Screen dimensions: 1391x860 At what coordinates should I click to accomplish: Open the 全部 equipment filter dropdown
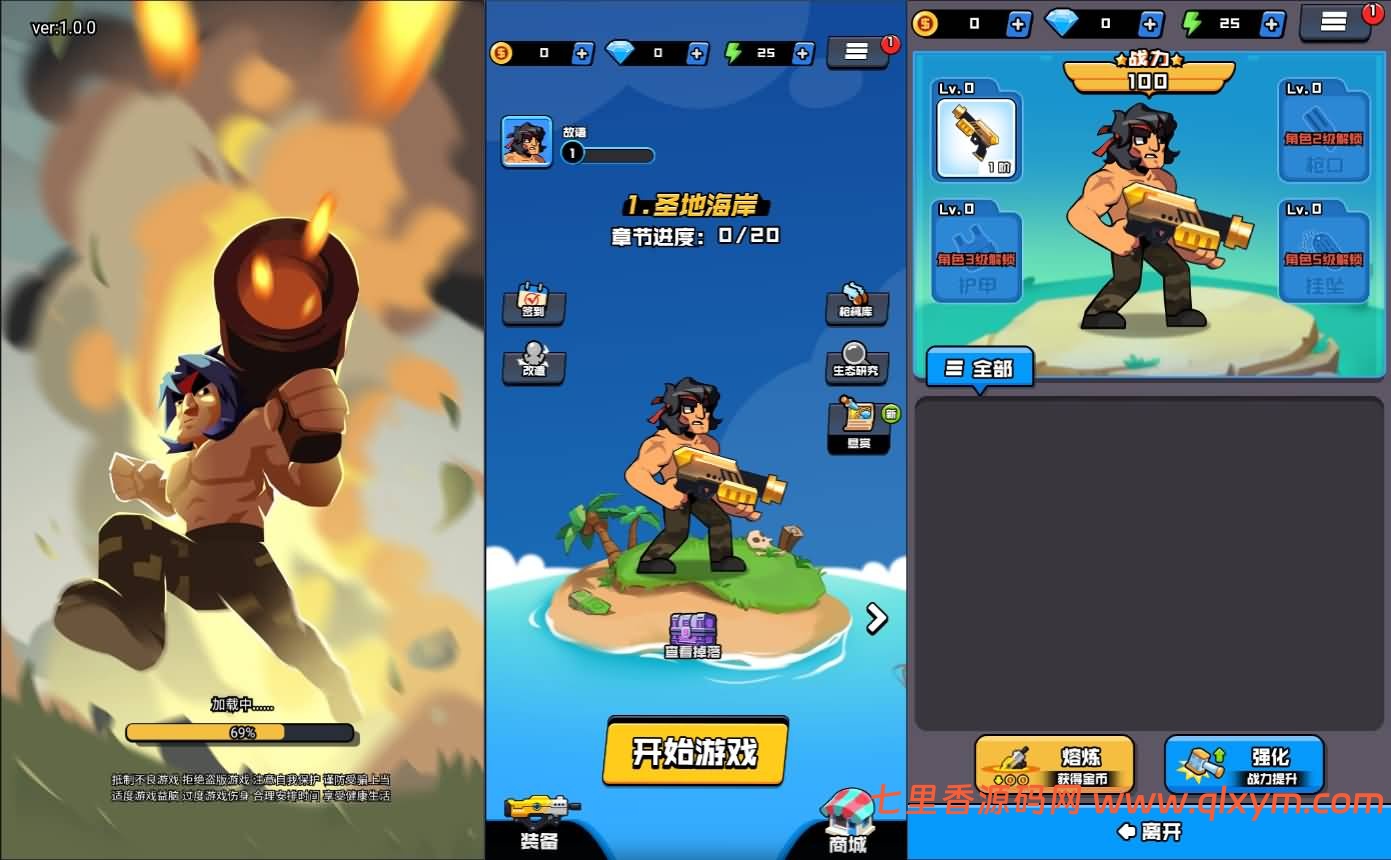tap(978, 368)
